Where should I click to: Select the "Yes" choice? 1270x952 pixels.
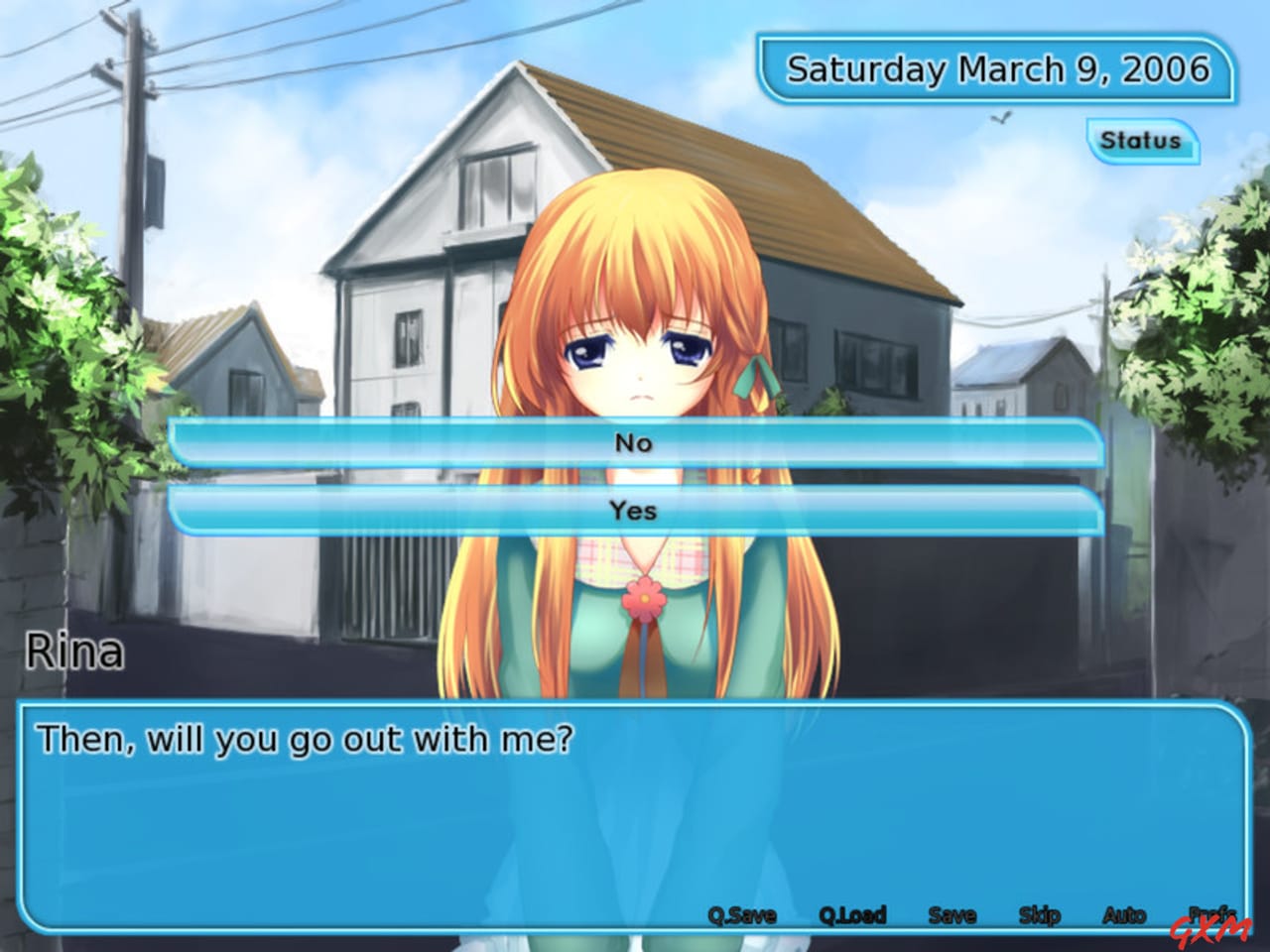[x=635, y=510]
